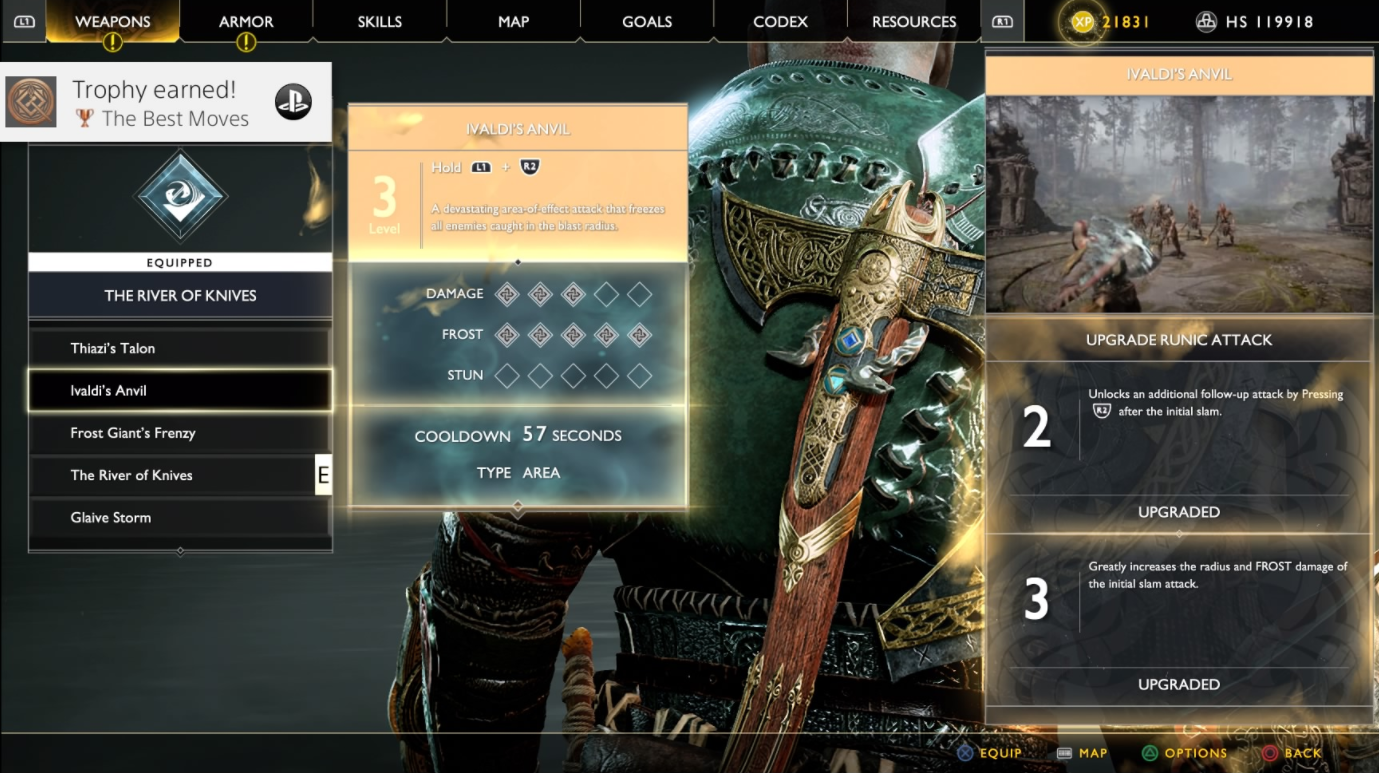Switch to the SKILLS tab
The width and height of the screenshot is (1379, 773).
tap(379, 21)
